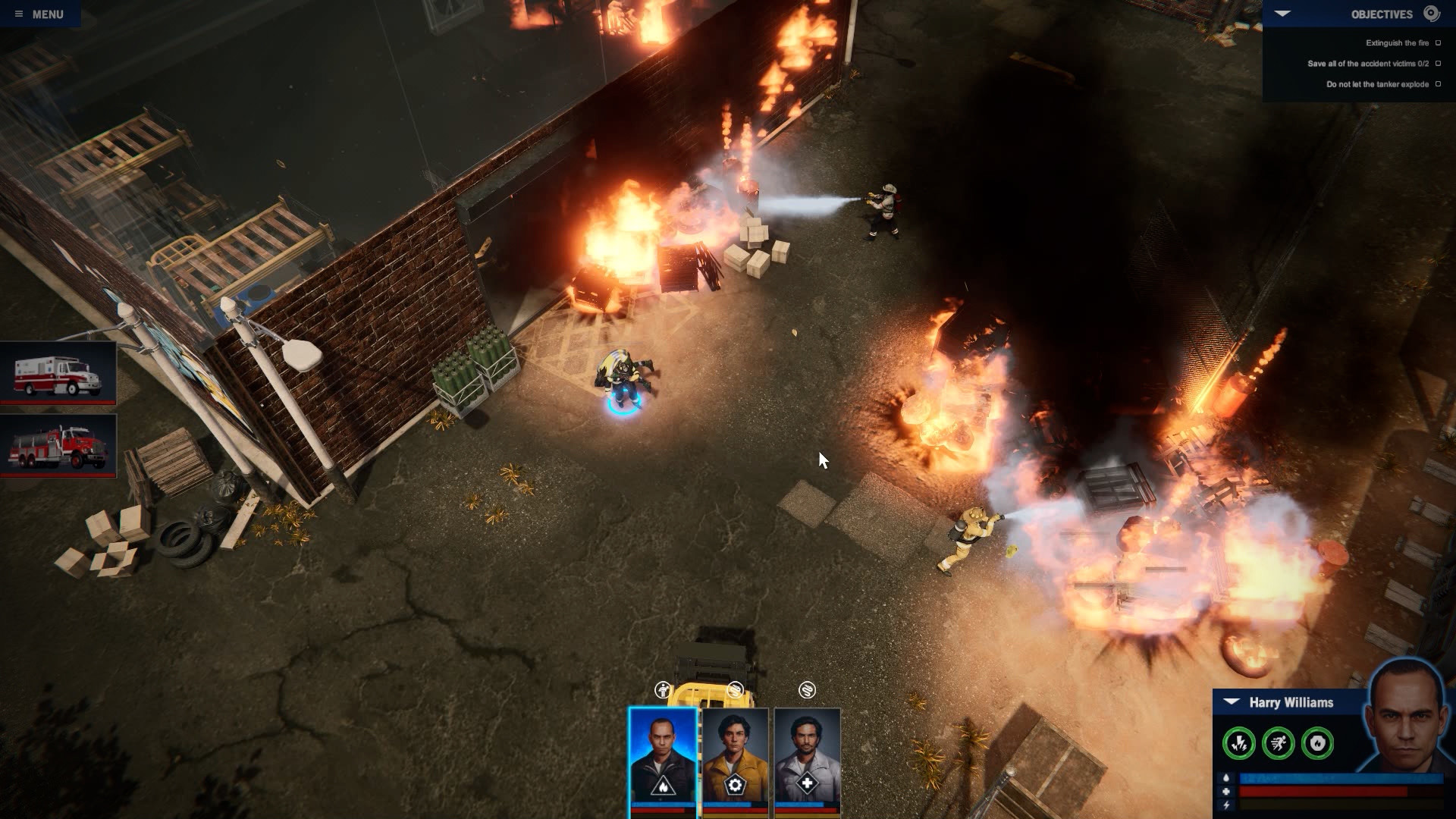Activate the sprint skill icon in Harry's panel
This screenshot has height=819, width=1456.
1279,743
